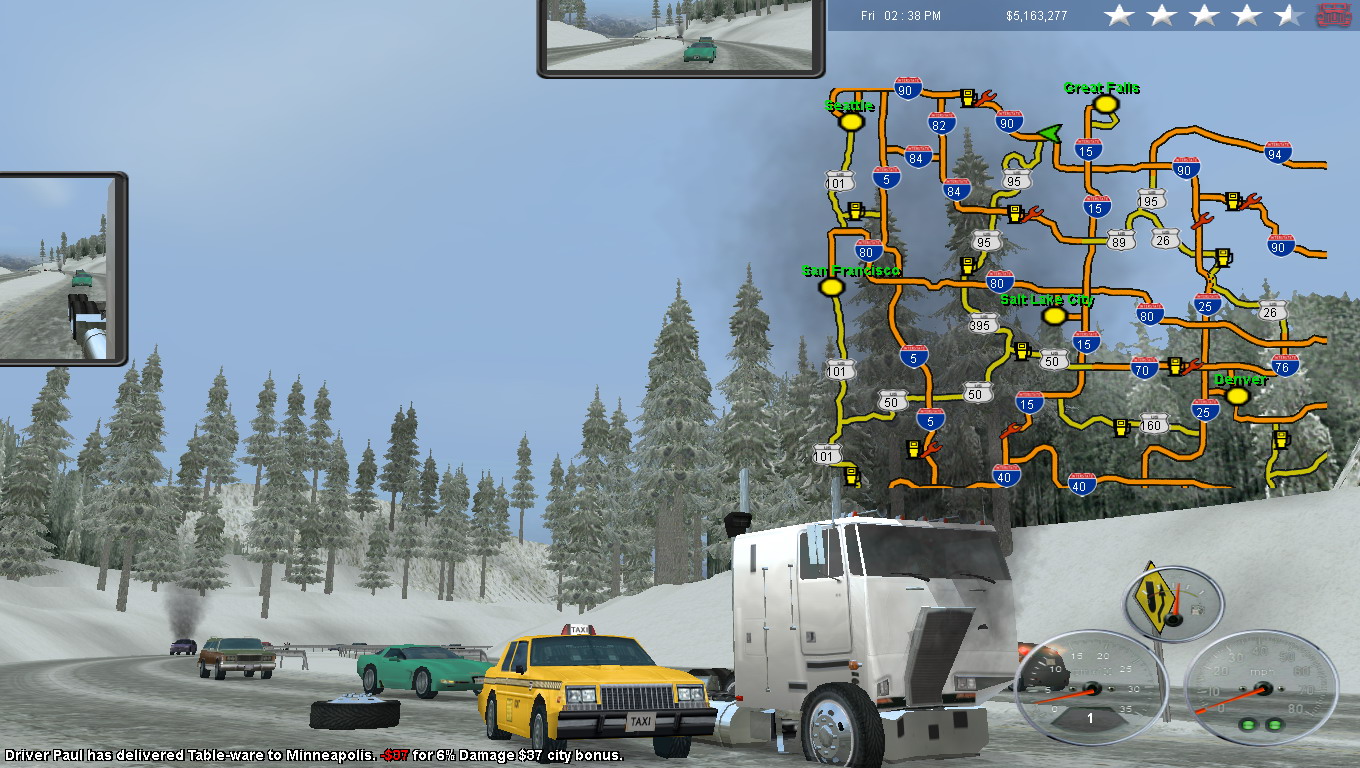Choose the San Francisco city marker

[x=829, y=287]
